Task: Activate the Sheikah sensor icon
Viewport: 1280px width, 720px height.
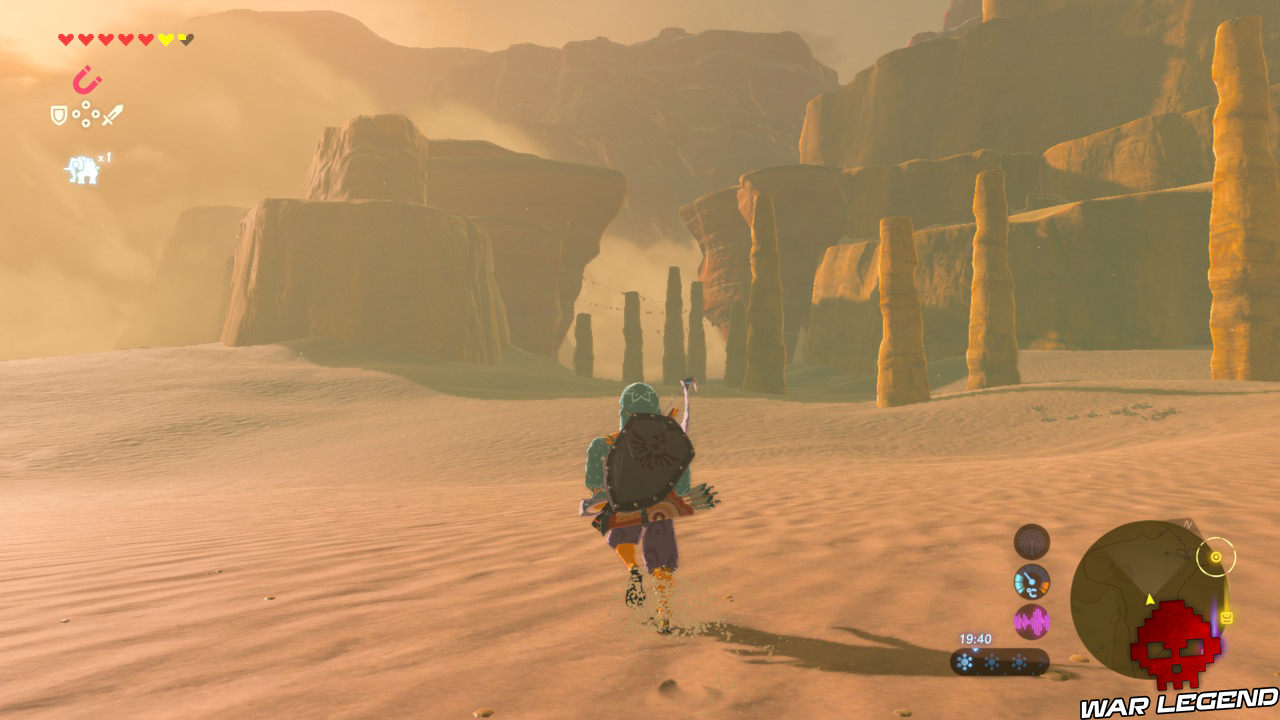Action: click(1031, 541)
